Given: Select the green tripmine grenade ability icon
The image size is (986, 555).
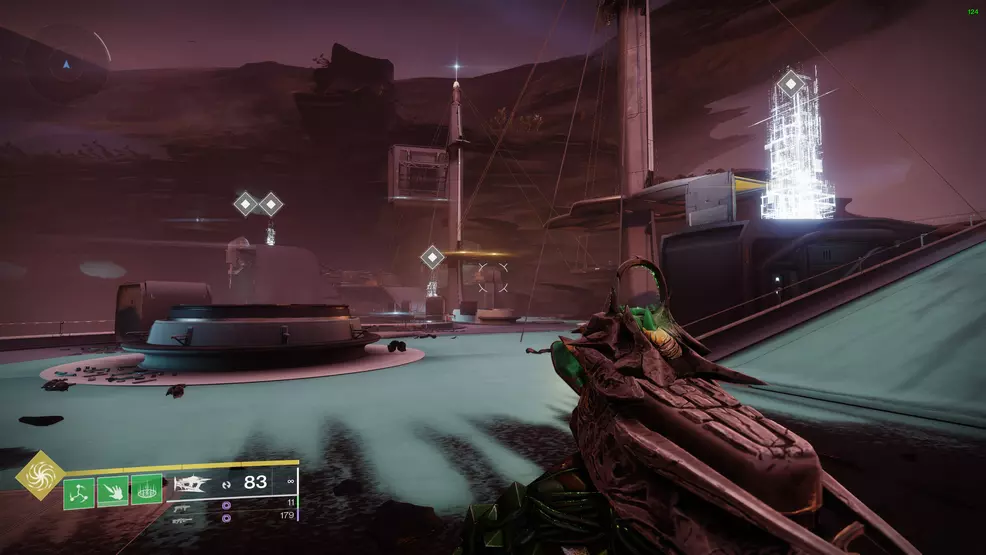Looking at the screenshot, I should pos(79,492).
